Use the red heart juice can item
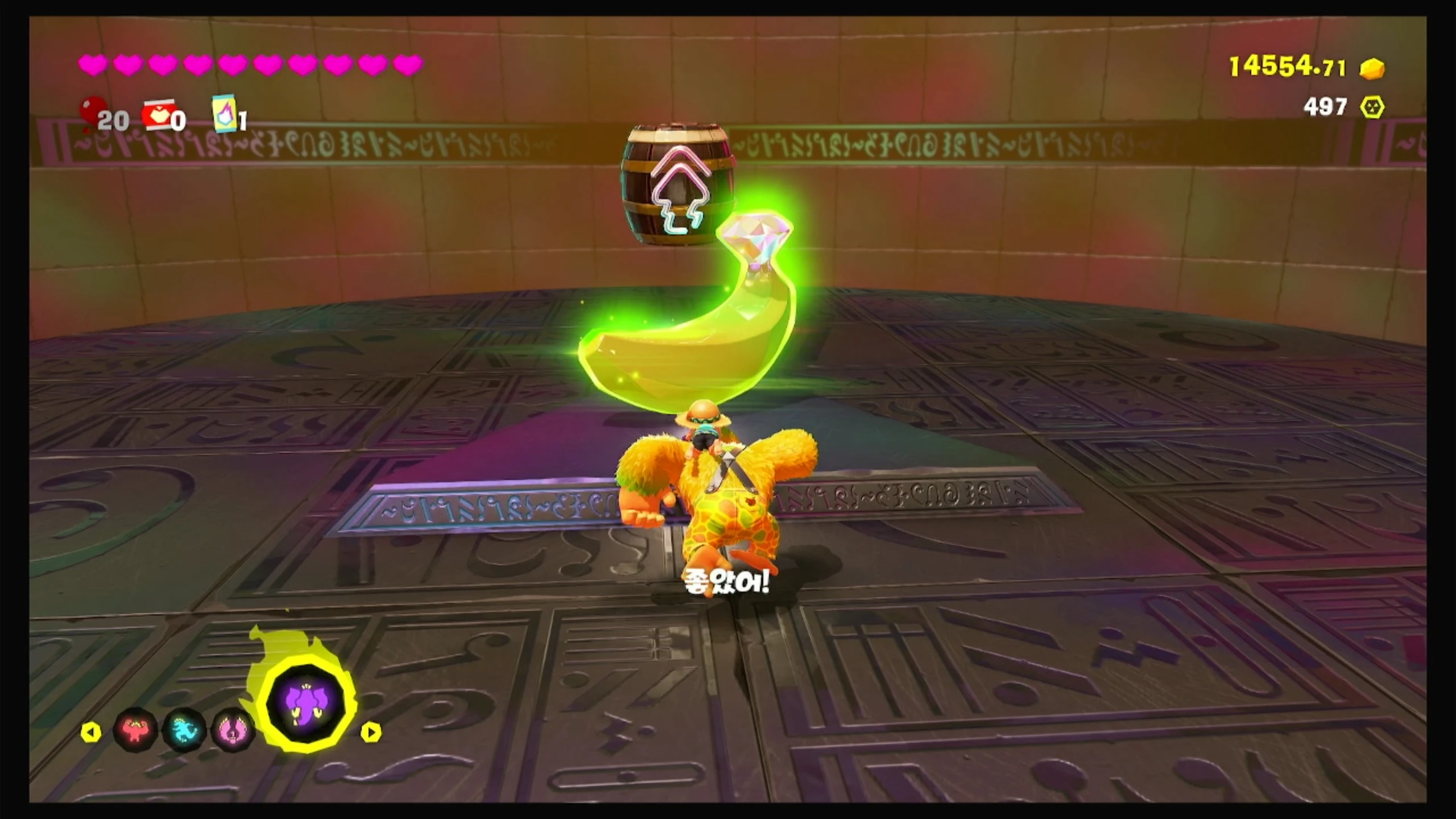The height and width of the screenshot is (819, 1456). click(x=158, y=115)
